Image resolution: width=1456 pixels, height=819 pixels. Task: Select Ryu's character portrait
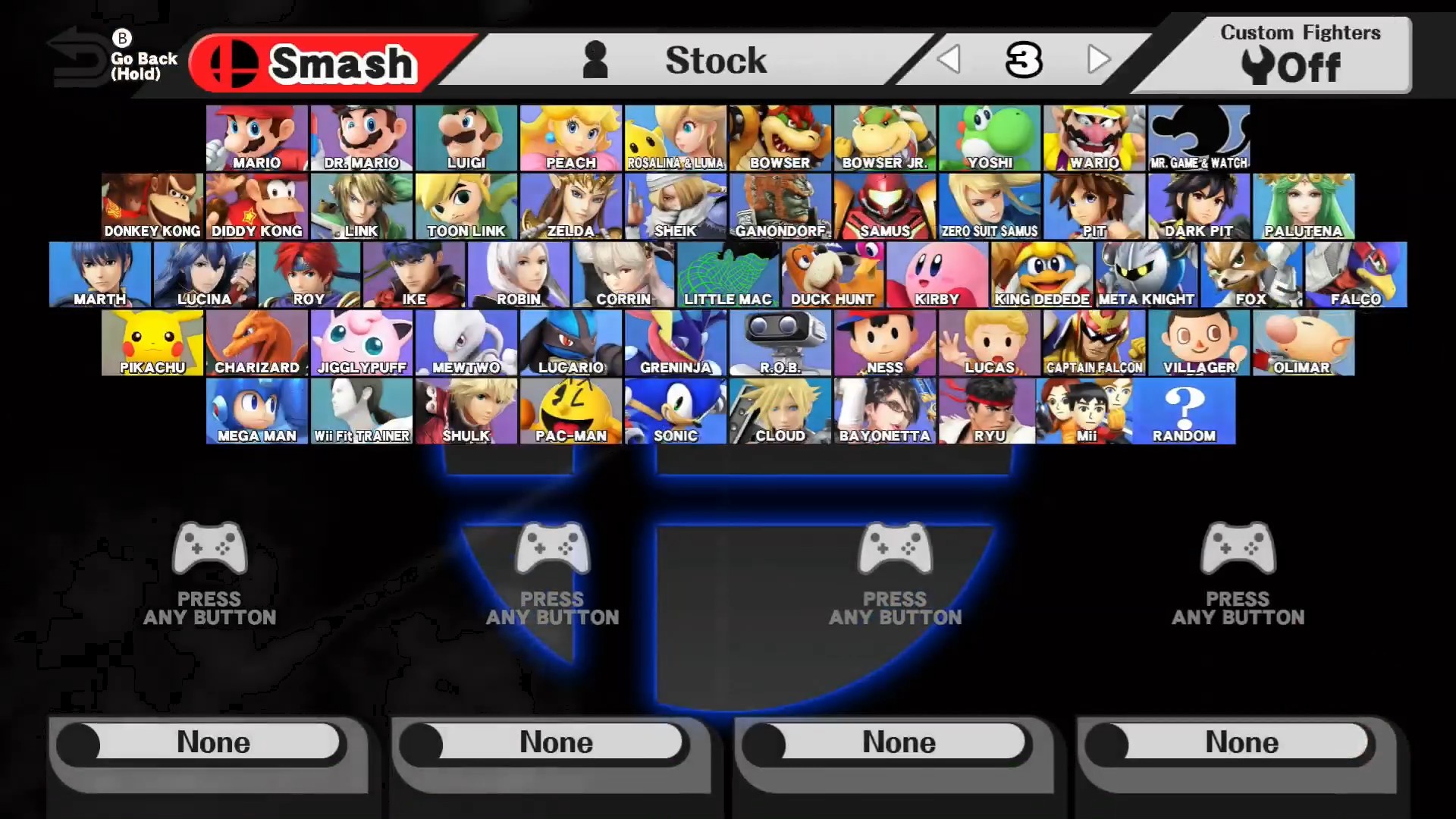pos(989,409)
